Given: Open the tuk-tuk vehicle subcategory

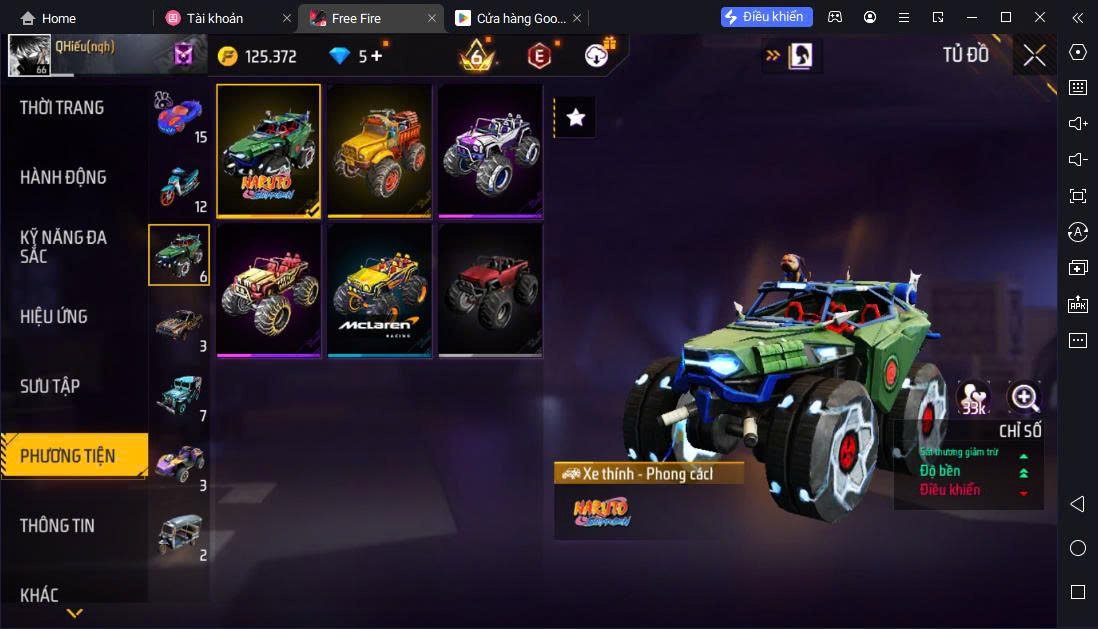Looking at the screenshot, I should [180, 533].
